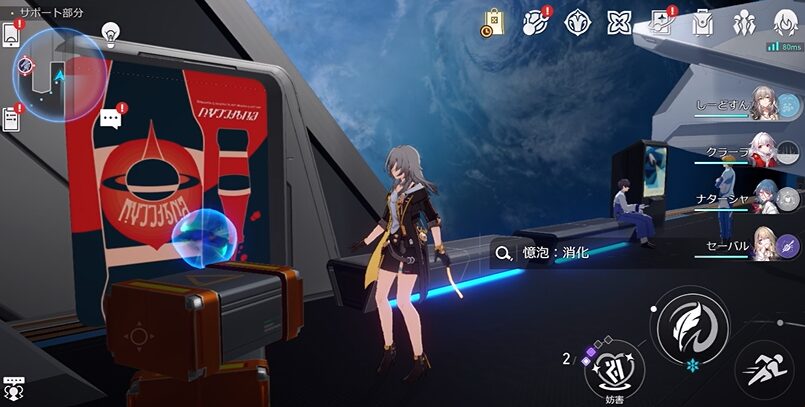Tap the sprint running-figure button
Image resolution: width=805 pixels, height=407 pixels.
coord(764,370)
